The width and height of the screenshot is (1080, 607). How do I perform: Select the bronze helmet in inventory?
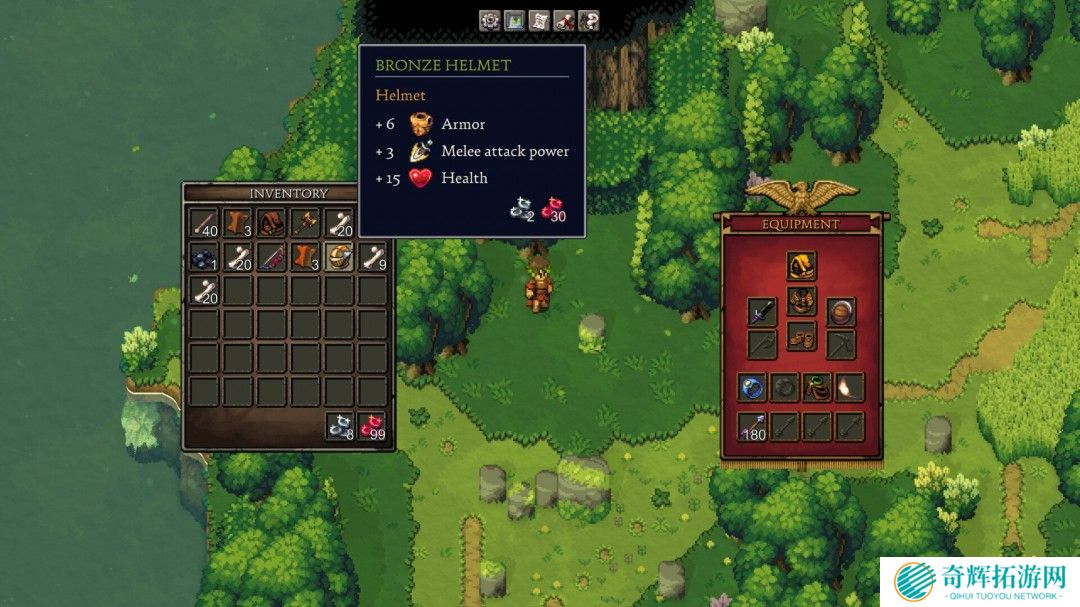(340, 257)
